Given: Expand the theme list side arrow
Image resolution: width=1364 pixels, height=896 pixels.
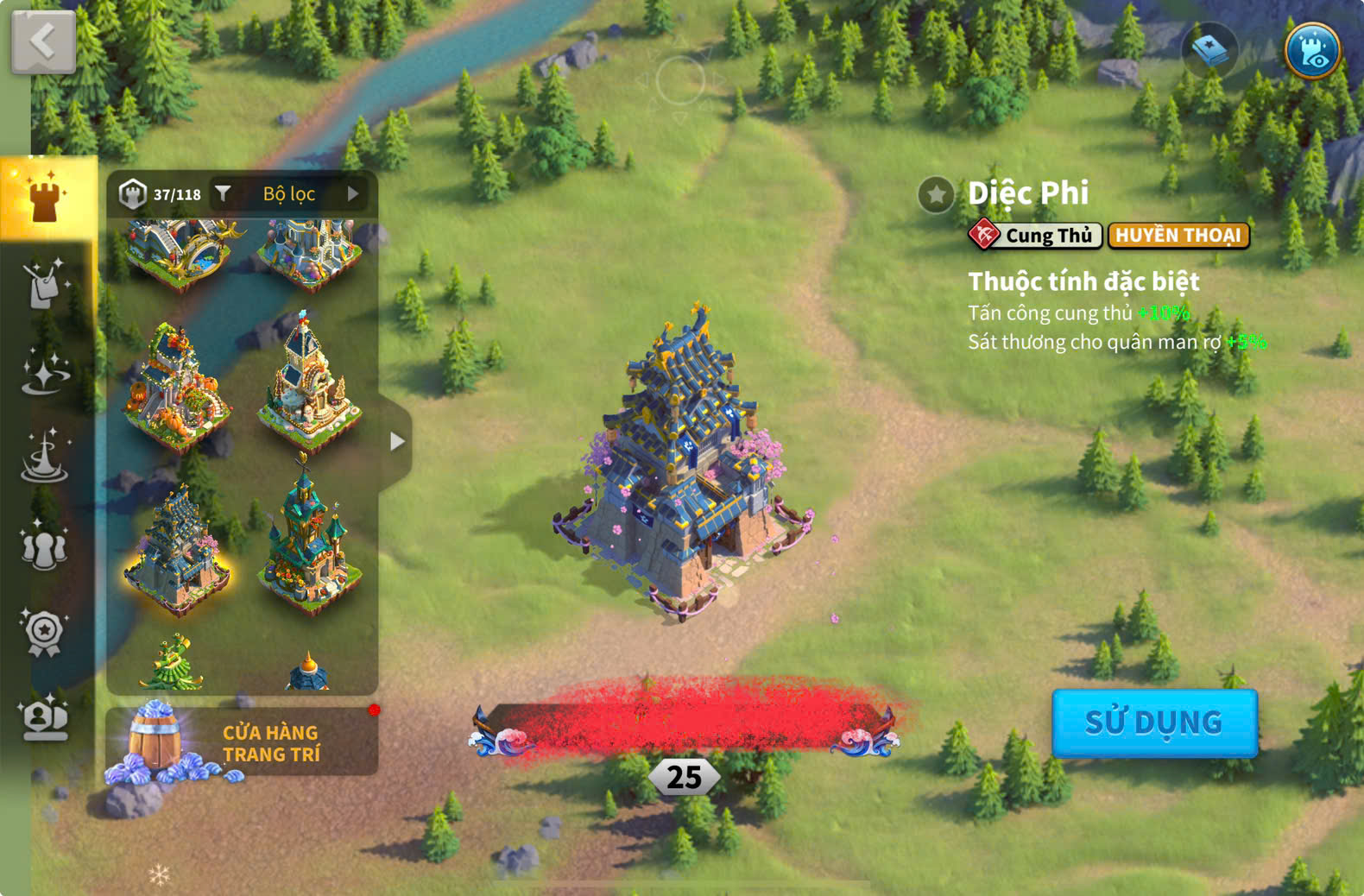Looking at the screenshot, I should [396, 441].
